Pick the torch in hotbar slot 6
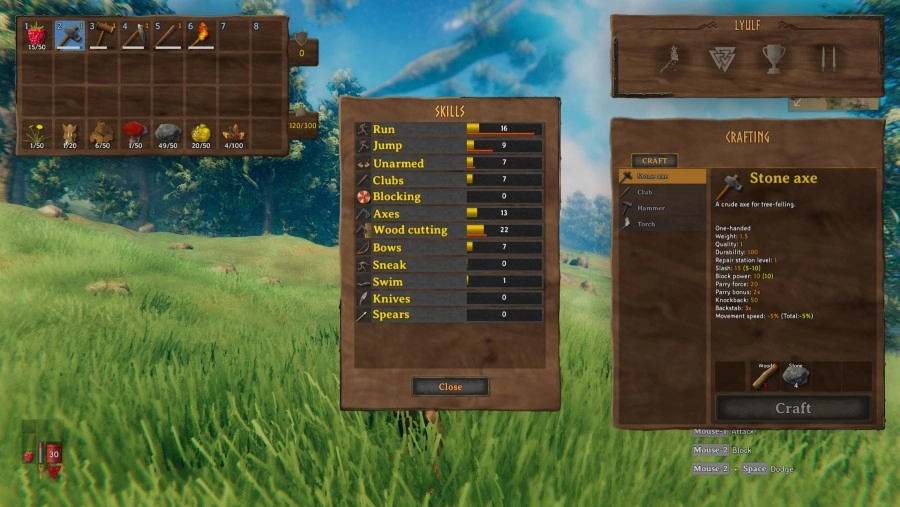Screen dimensions: 900x507 pyautogui.click(x=201, y=34)
